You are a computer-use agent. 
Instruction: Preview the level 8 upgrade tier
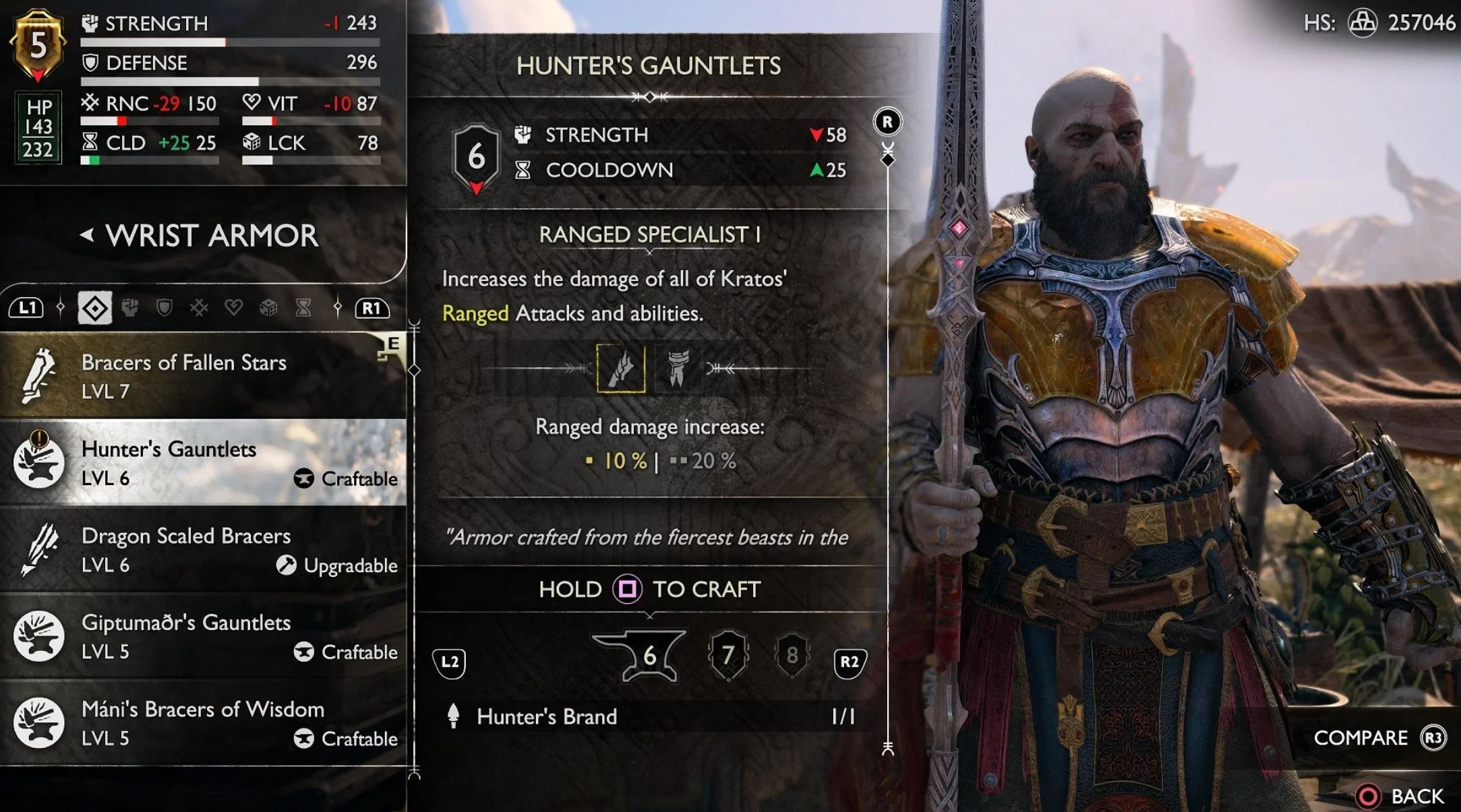point(792,655)
